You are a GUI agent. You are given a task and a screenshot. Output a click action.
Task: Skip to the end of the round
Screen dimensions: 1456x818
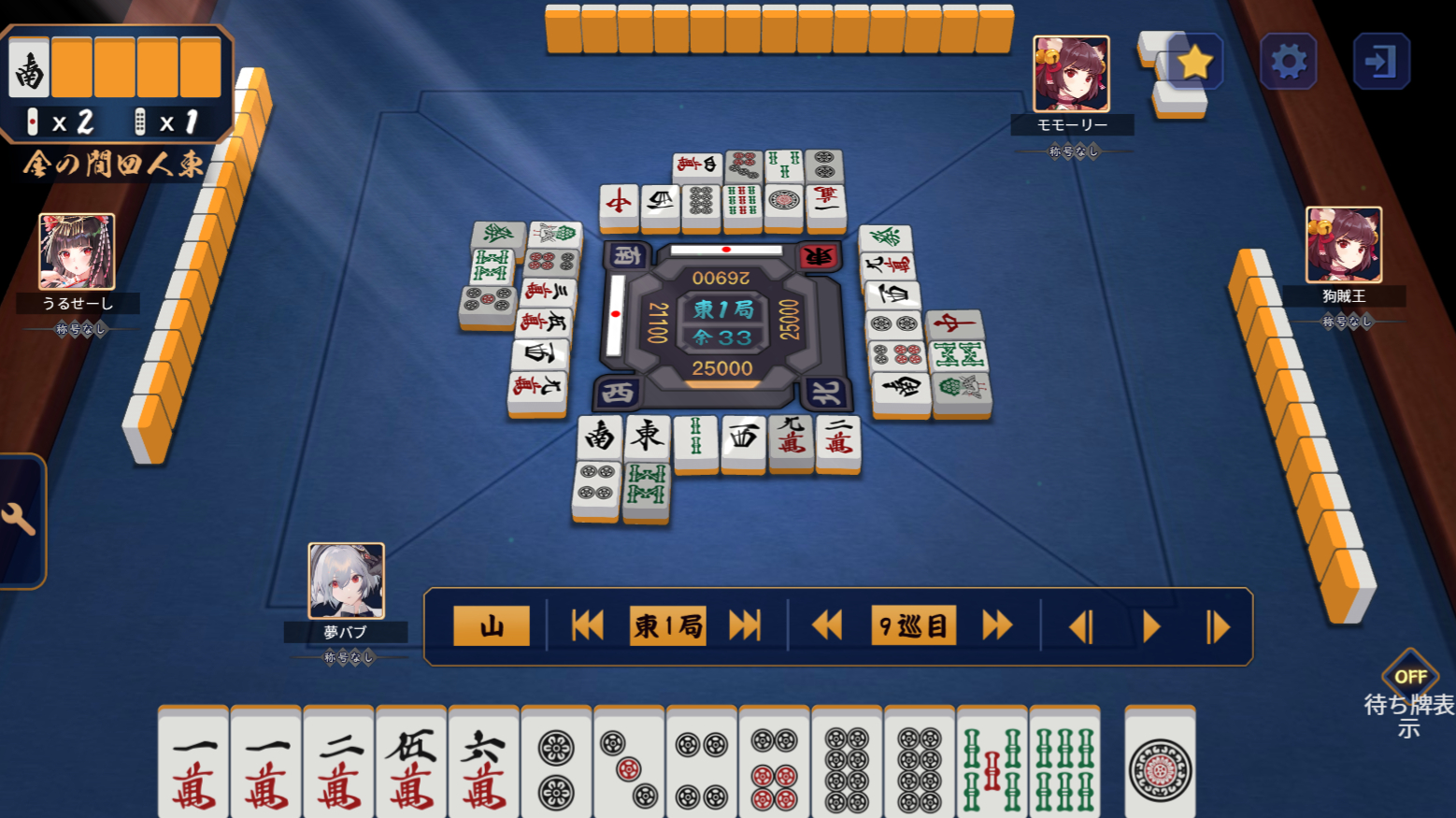click(745, 625)
